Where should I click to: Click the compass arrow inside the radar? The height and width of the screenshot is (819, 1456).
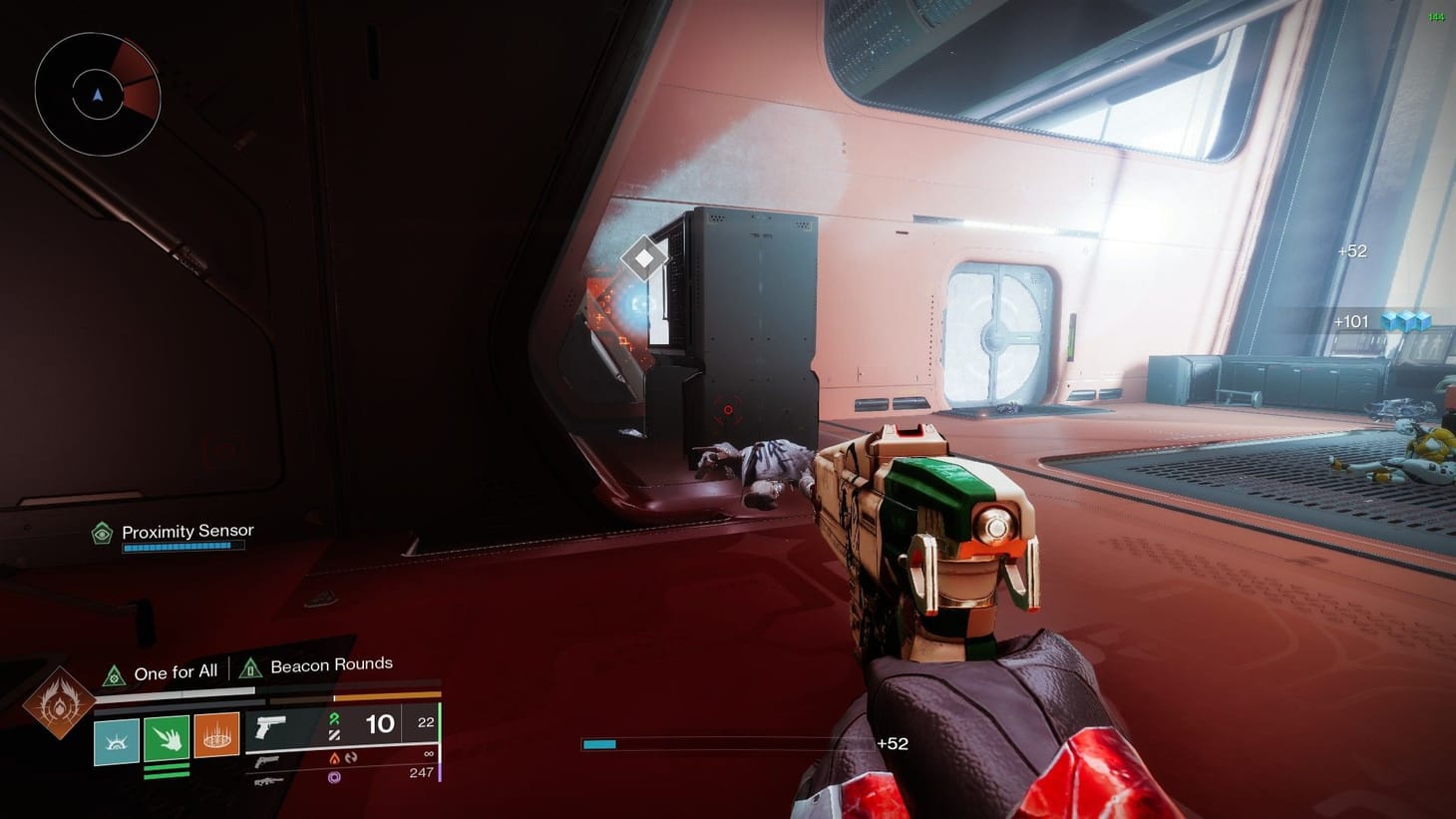click(97, 92)
